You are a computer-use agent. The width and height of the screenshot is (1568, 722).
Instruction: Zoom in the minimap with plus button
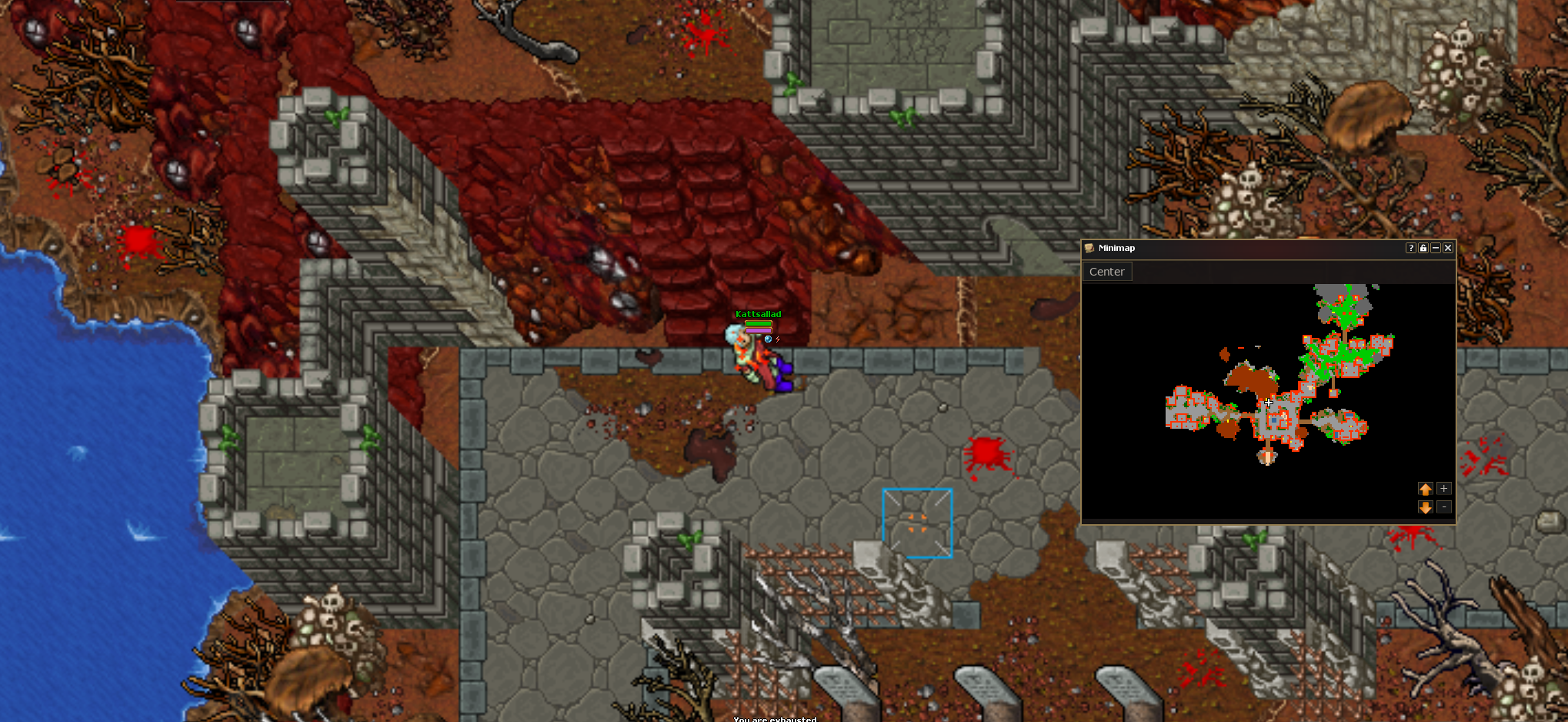tap(1444, 489)
